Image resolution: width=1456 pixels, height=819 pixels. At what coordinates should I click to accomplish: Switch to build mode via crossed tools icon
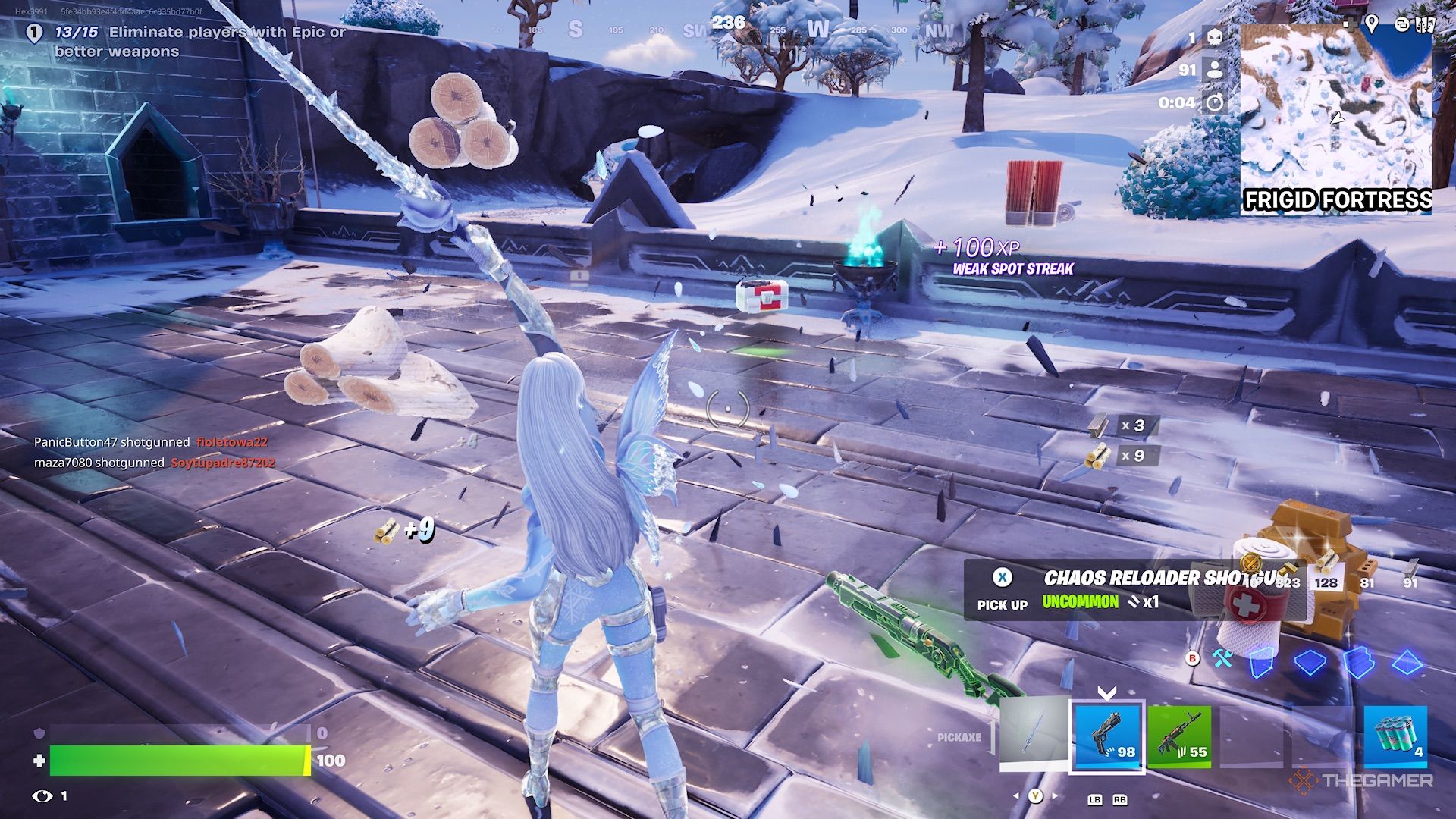(x=1222, y=658)
